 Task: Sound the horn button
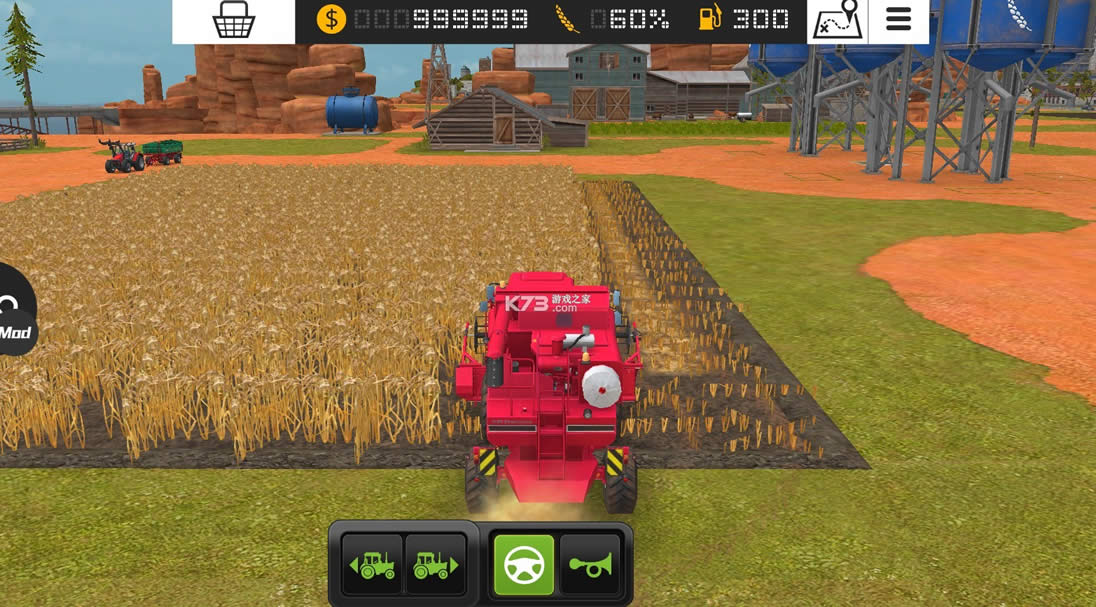coord(590,565)
